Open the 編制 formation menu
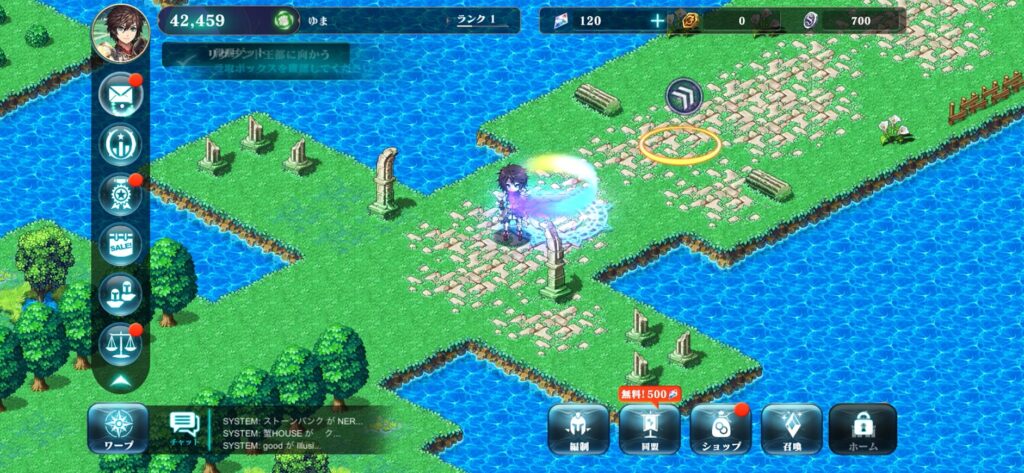This screenshot has width=1024, height=473. click(x=578, y=430)
